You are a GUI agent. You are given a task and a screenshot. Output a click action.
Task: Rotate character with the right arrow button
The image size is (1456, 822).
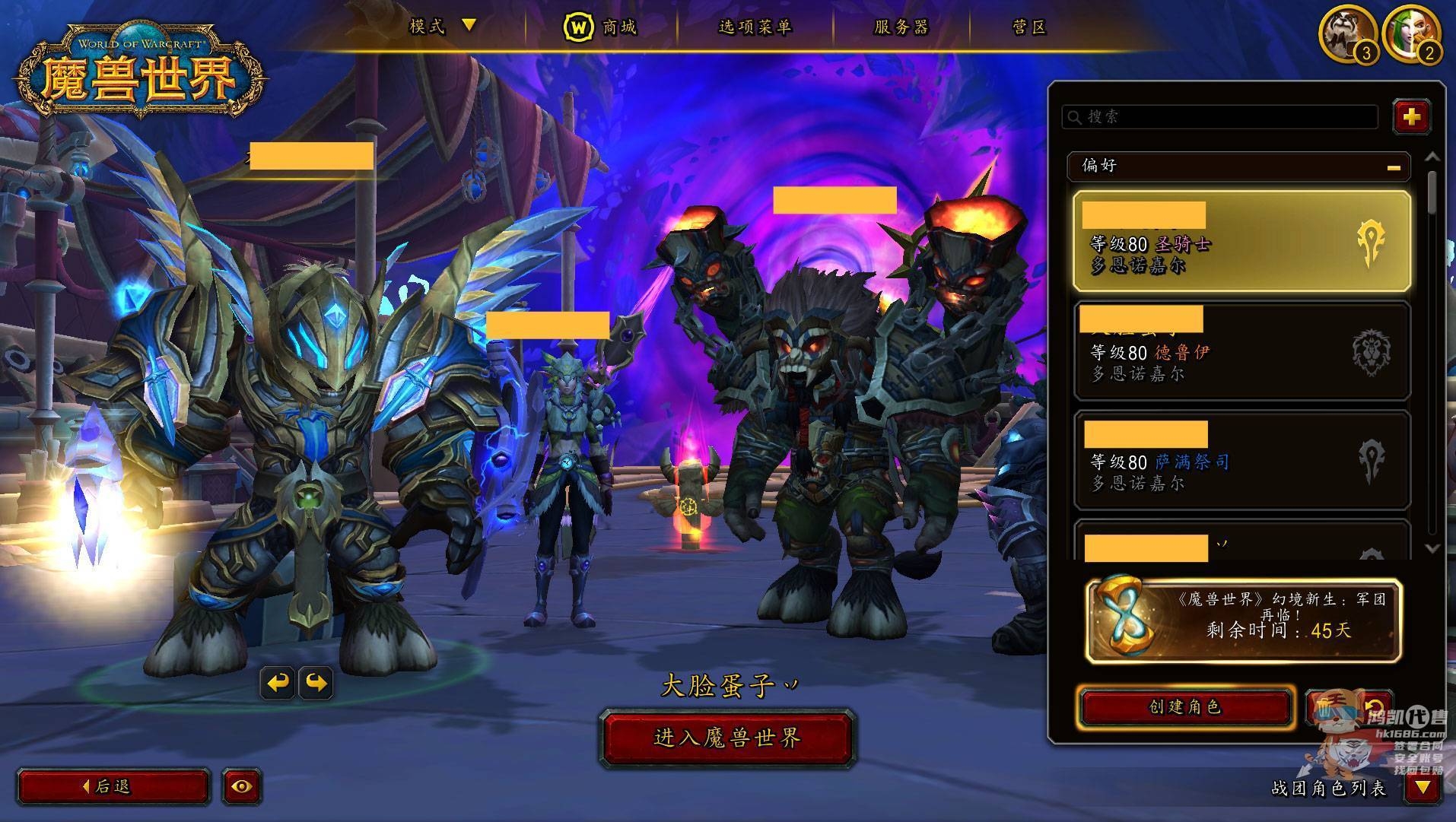(316, 683)
